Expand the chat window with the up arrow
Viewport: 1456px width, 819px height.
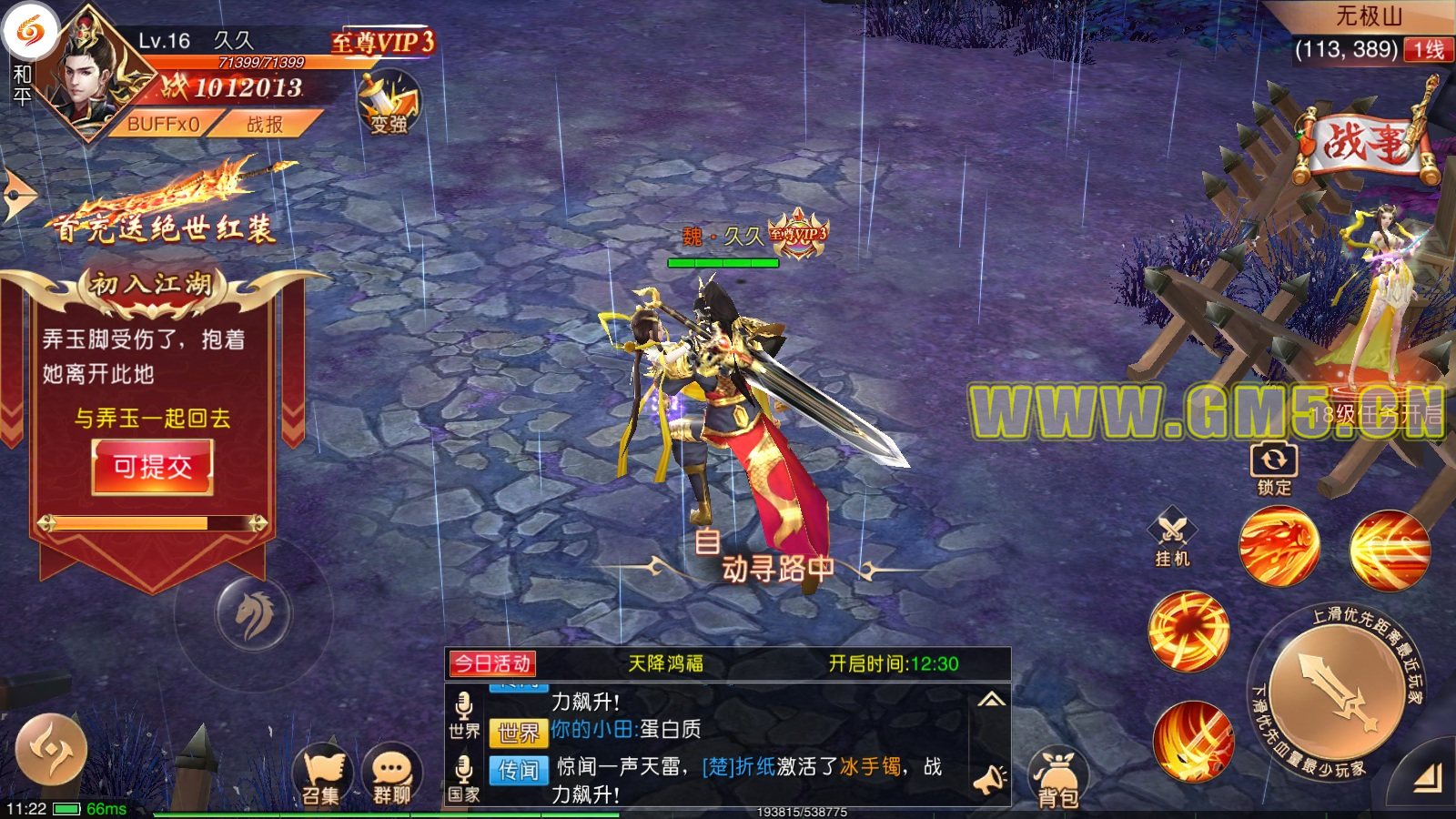pos(991,700)
